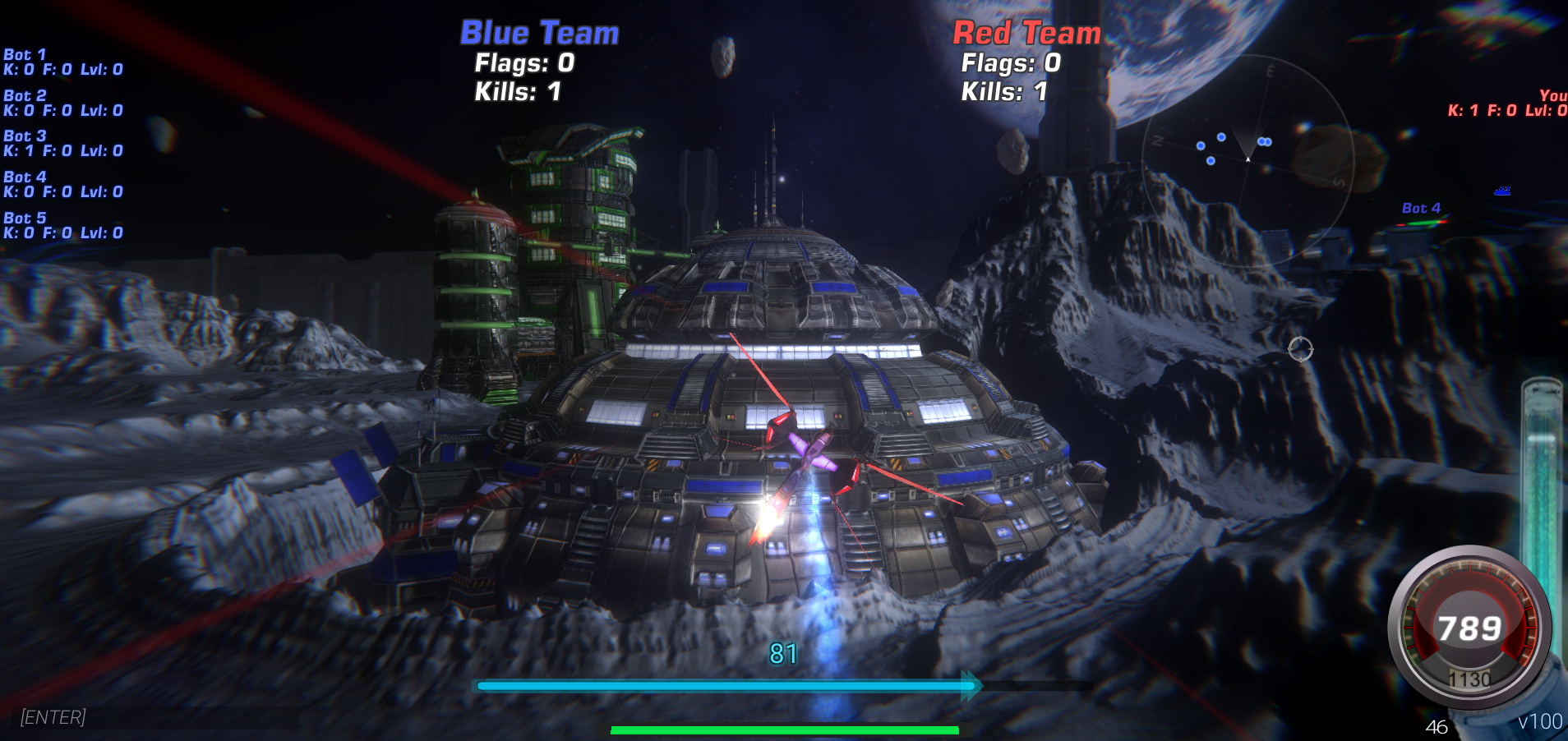Toggle your red 'You' stats display
This screenshot has height=741, width=1568.
[1504, 103]
